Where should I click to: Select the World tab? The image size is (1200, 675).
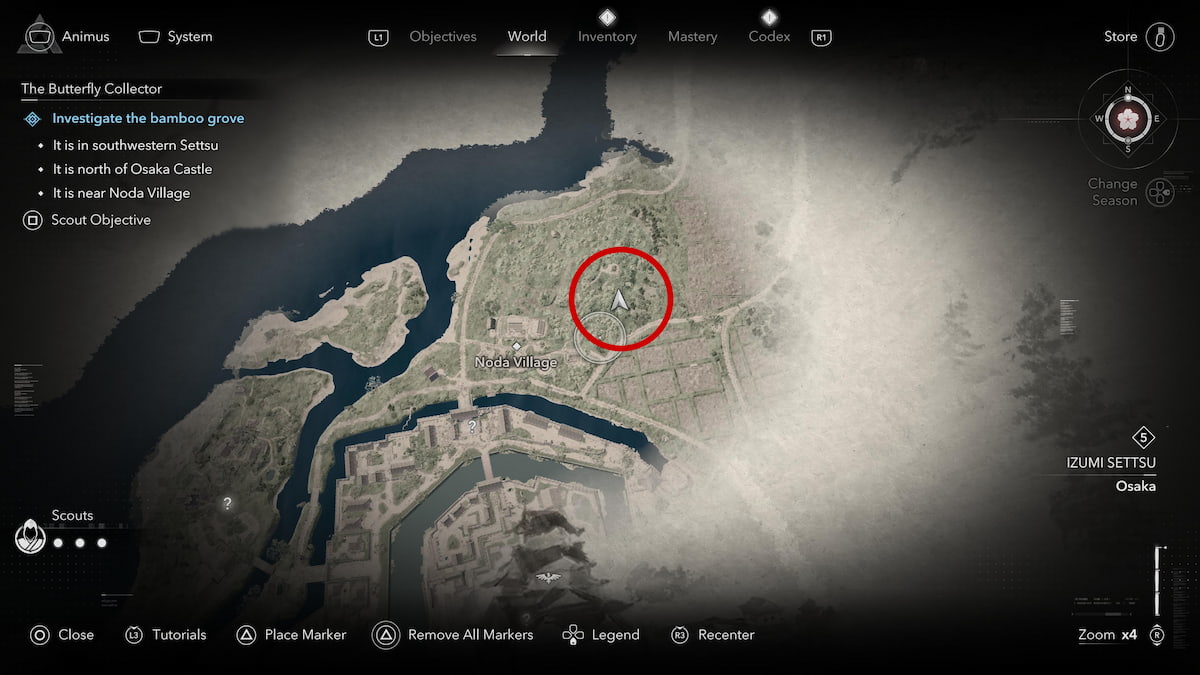point(526,37)
